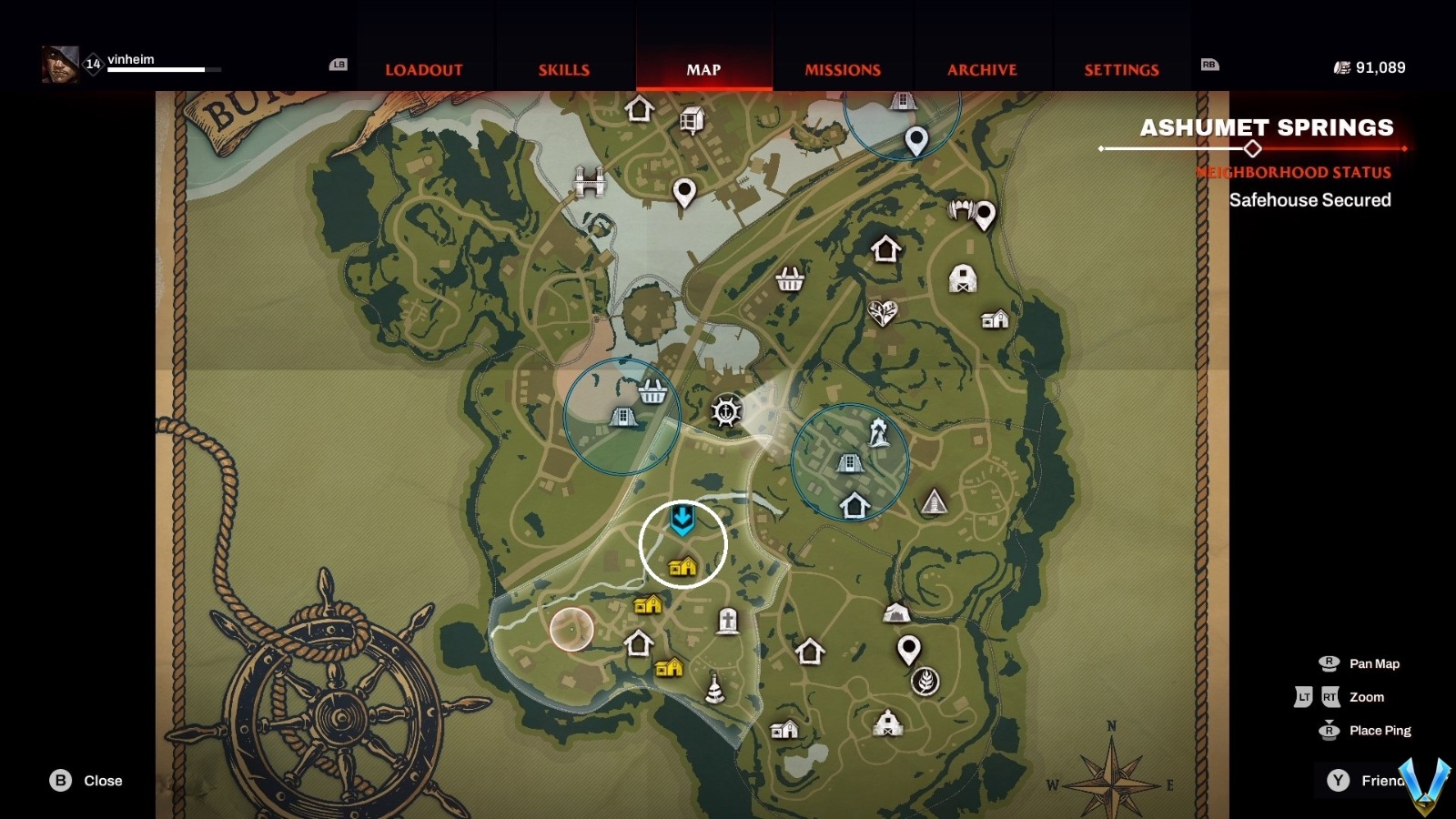Open the Skills tab
Viewport: 1456px width, 819px height.
tap(563, 70)
